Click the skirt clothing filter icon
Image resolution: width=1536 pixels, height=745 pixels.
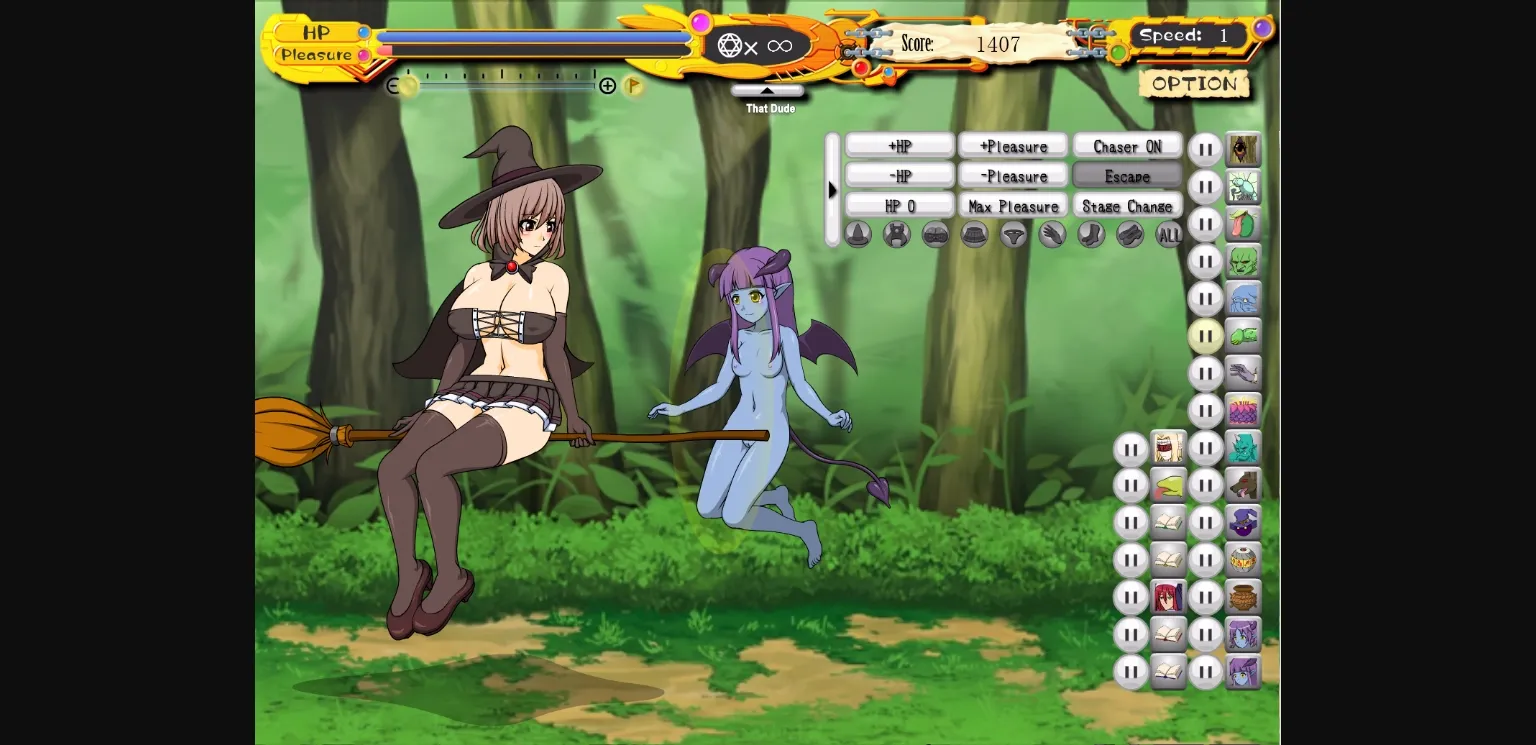point(975,234)
